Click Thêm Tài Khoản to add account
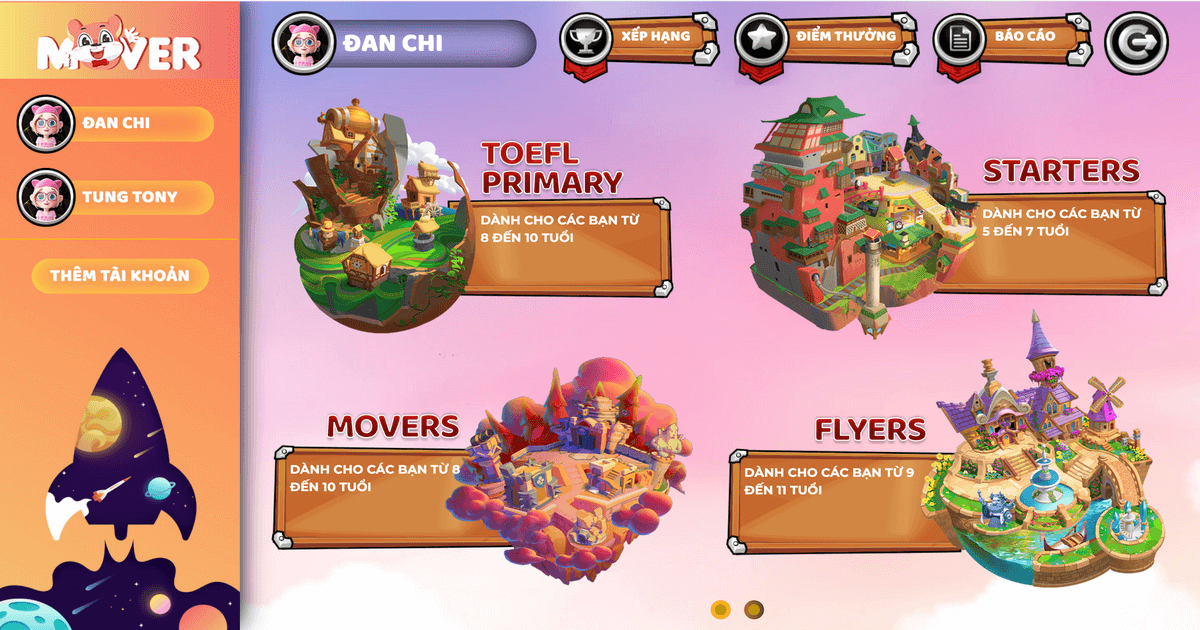 120,276
